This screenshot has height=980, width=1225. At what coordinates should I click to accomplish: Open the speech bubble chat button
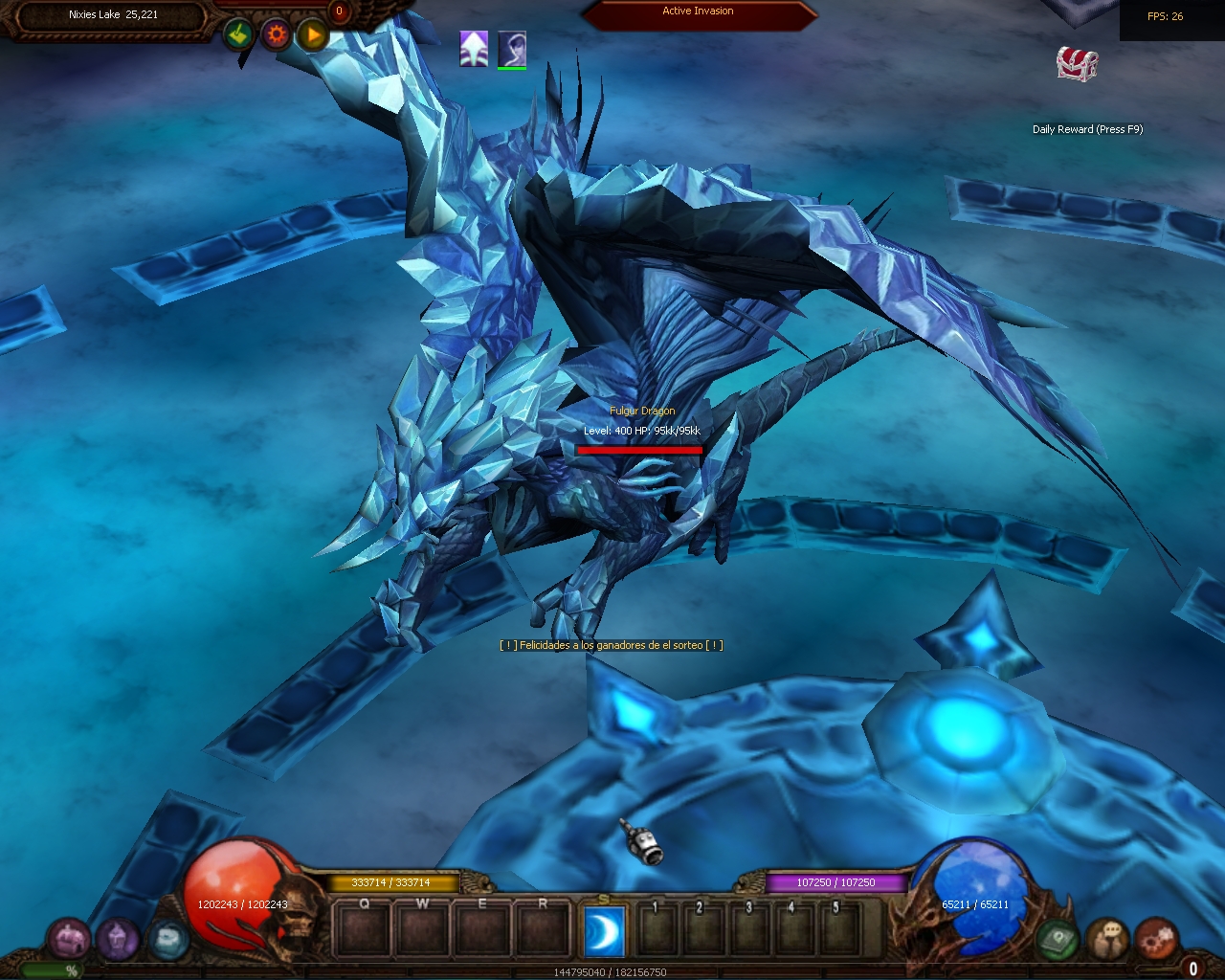(x=1107, y=939)
